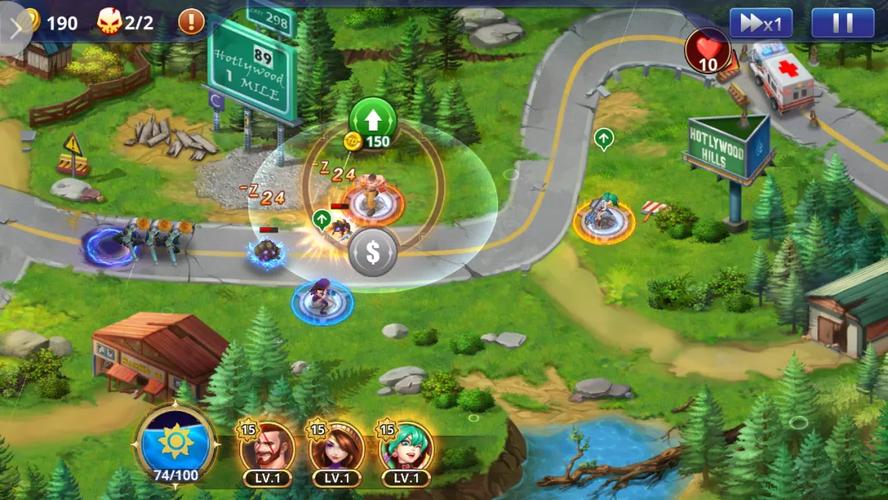The image size is (888, 500).
Task: Pause the game
Action: tap(842, 23)
